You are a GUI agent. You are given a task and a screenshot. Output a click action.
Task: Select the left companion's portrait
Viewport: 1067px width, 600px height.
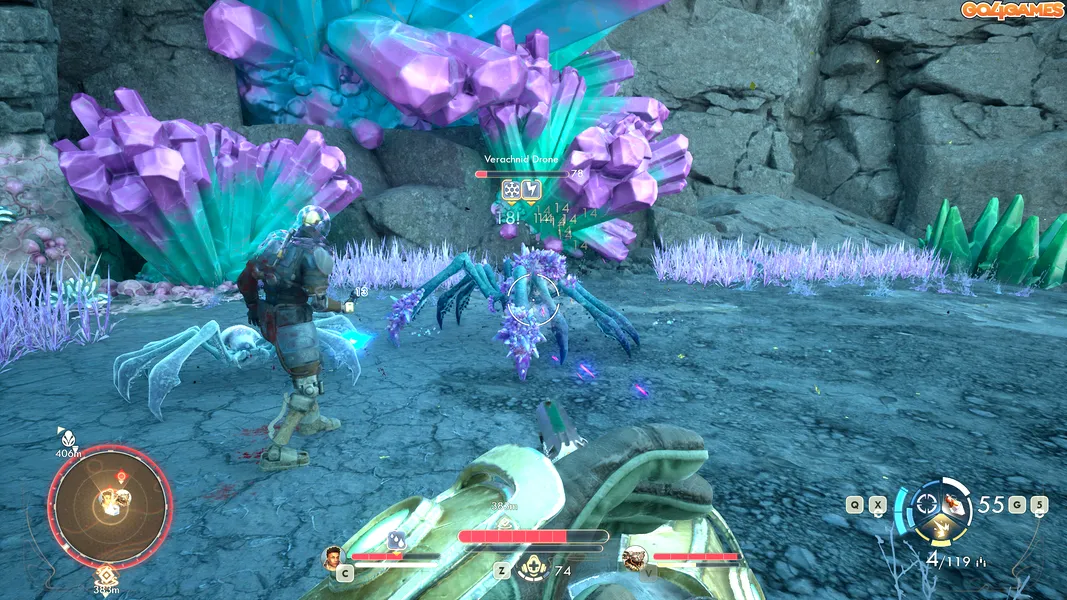(x=334, y=556)
